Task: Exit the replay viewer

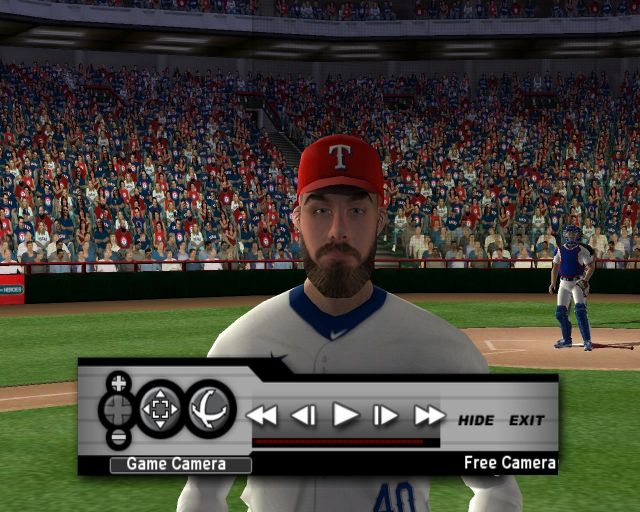Action: 527,420
